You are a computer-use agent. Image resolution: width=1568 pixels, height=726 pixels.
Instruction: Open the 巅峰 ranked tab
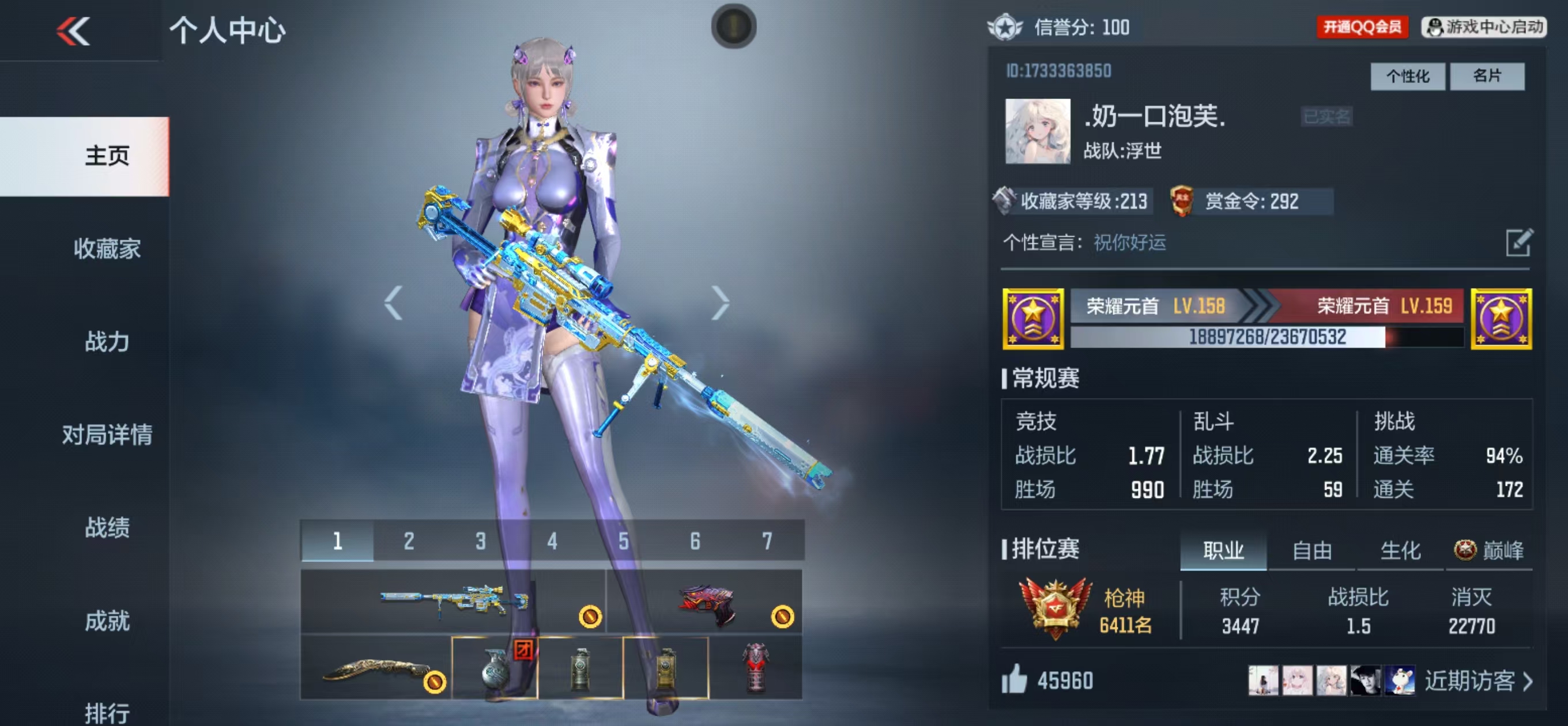1489,551
